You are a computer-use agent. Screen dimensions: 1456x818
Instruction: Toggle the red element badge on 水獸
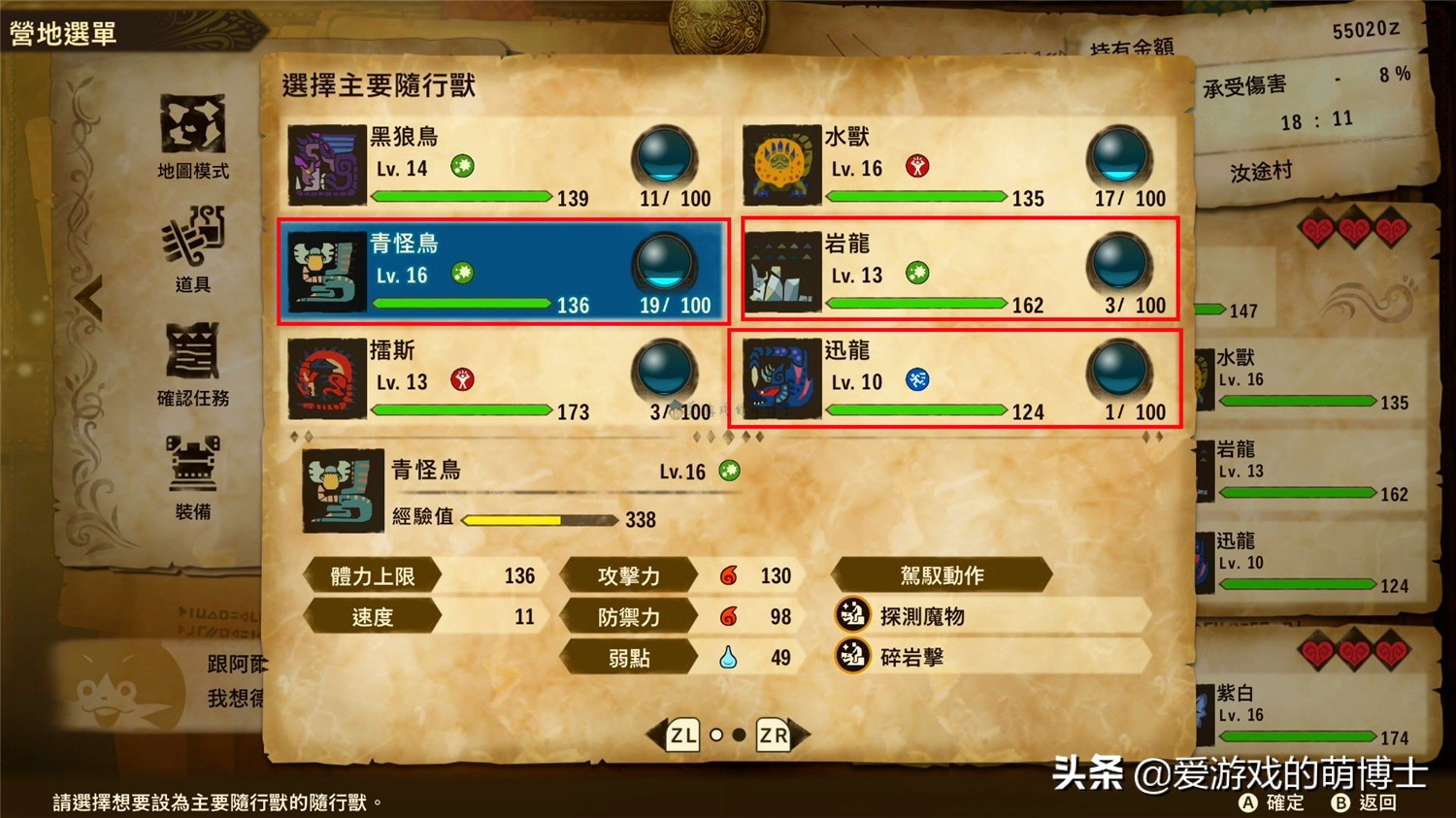pyautogui.click(x=917, y=166)
